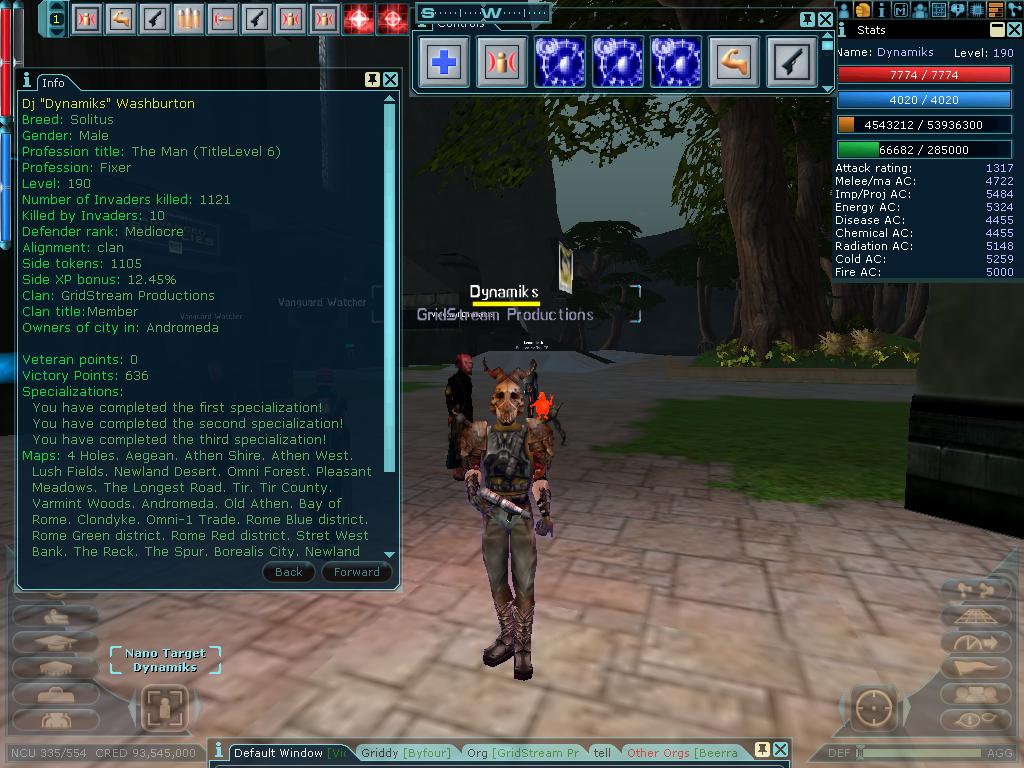Open the grid map menu button
Image resolution: width=1024 pixels, height=768 pixels.
[939, 10]
